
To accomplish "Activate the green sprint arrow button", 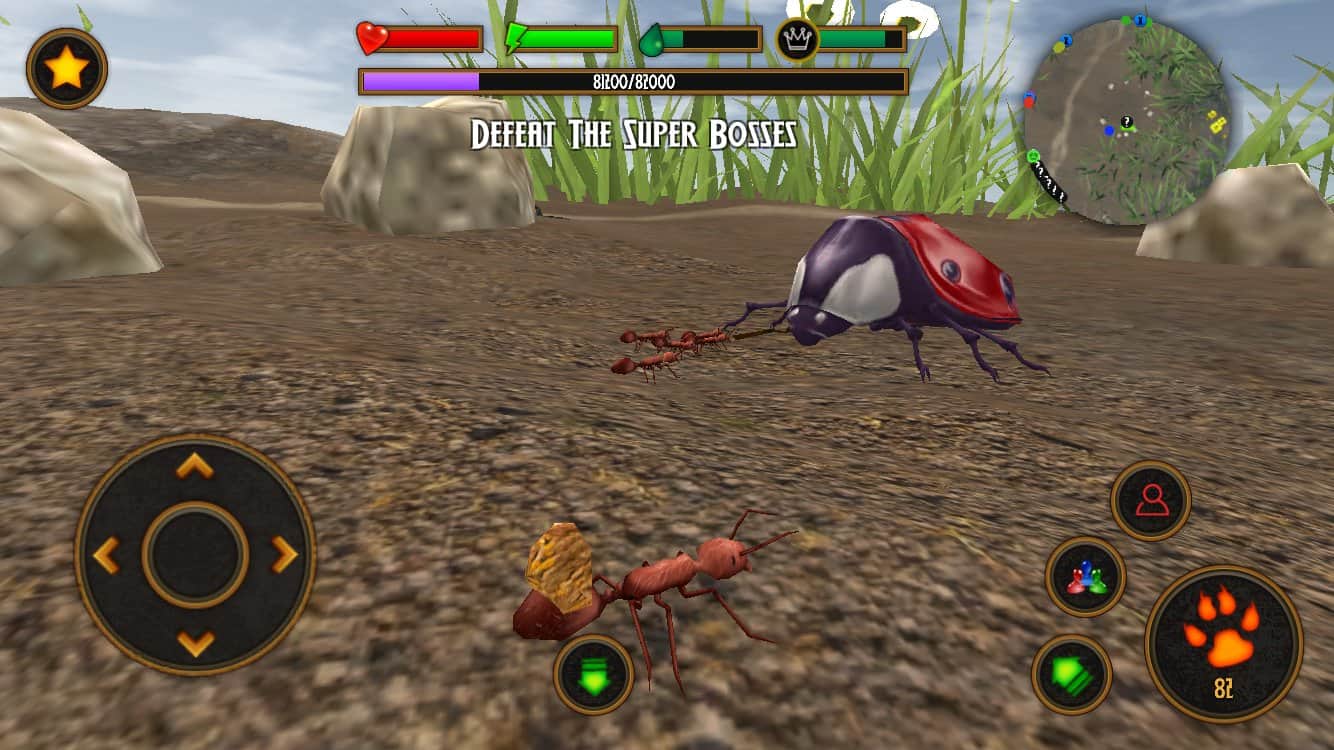I will [1071, 675].
